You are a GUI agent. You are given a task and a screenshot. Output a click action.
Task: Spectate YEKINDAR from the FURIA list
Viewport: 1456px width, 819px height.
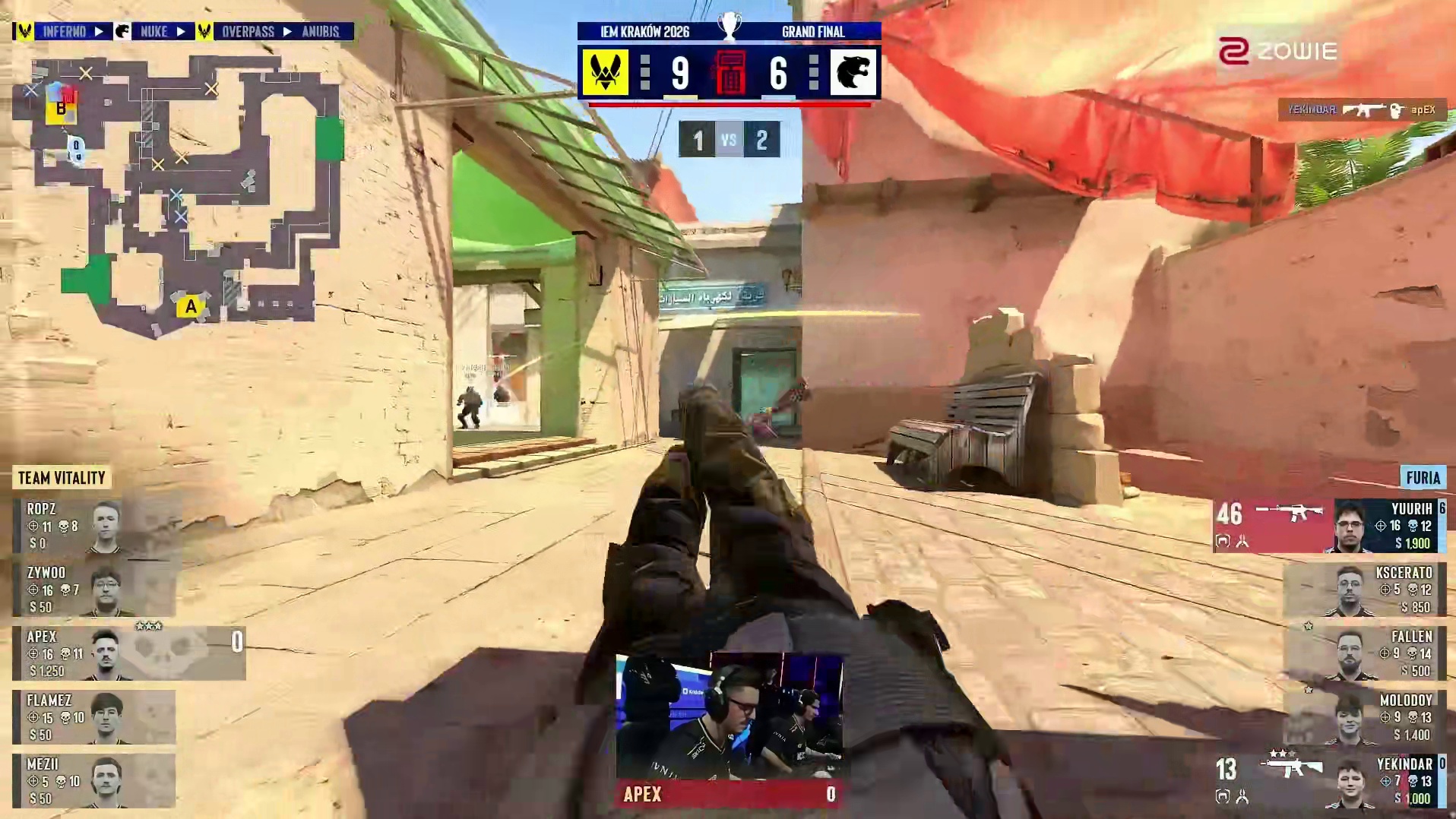1330,781
